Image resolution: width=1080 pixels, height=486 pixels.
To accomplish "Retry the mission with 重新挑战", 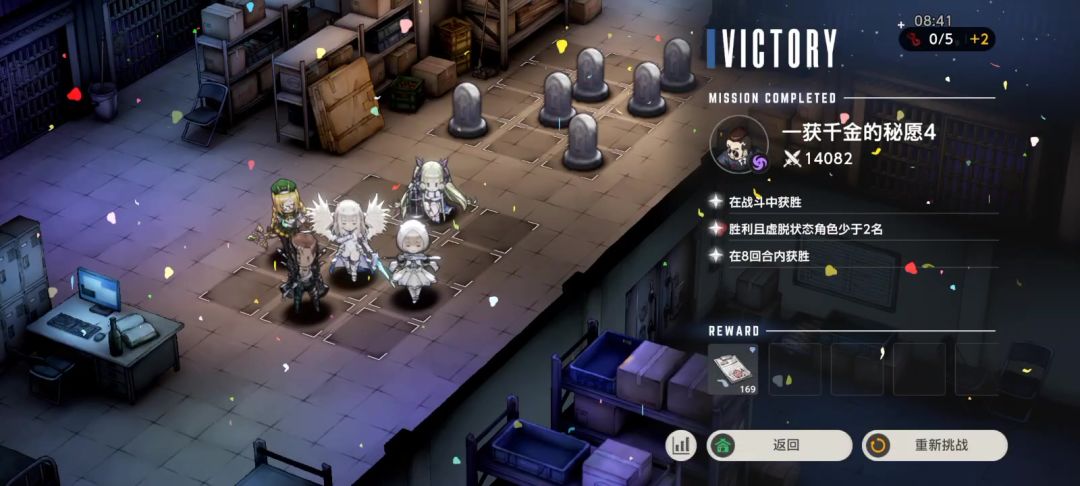I will pos(934,445).
